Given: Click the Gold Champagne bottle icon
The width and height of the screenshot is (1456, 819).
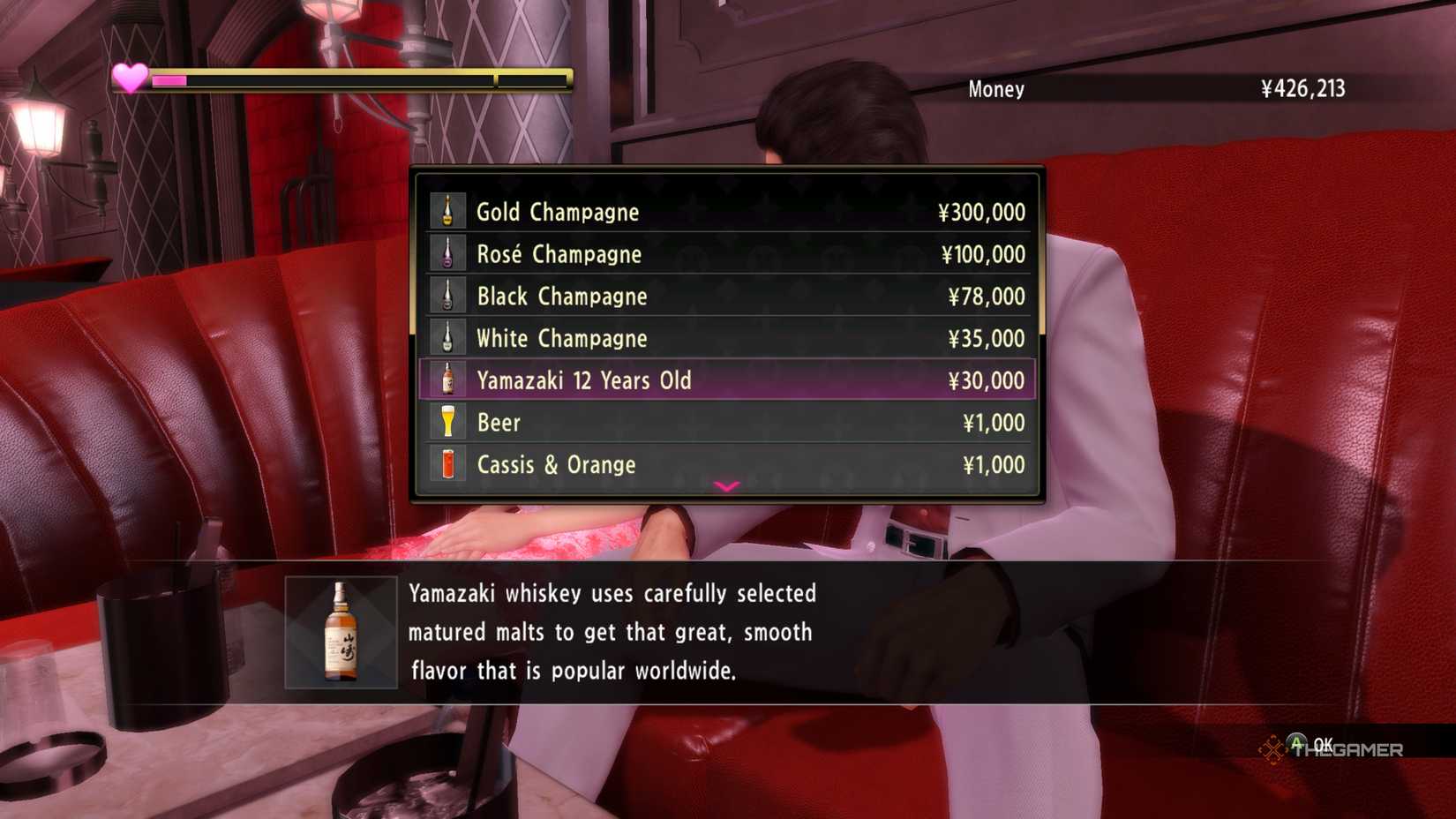Looking at the screenshot, I should click(448, 210).
